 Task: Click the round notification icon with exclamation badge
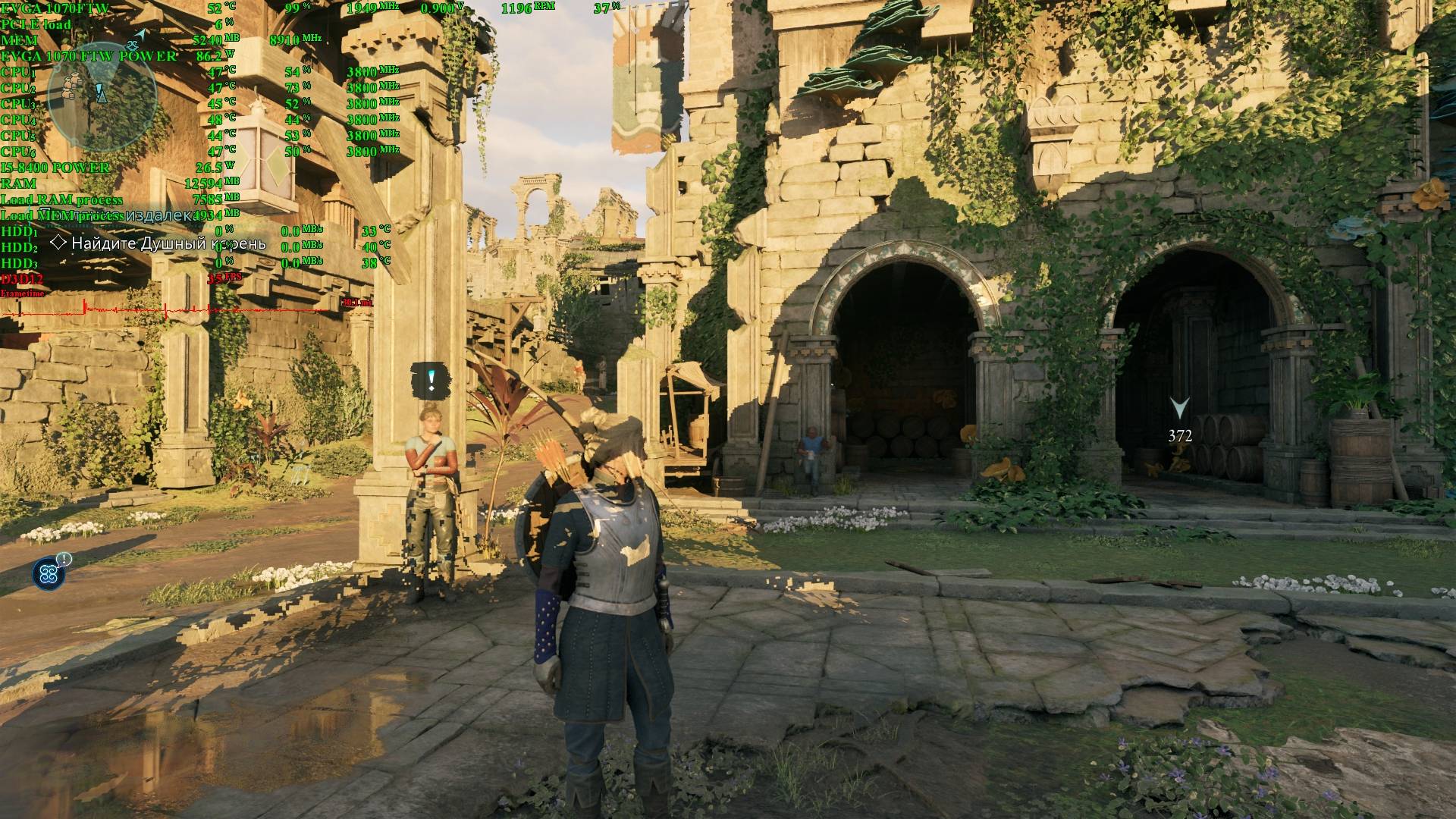coord(50,573)
